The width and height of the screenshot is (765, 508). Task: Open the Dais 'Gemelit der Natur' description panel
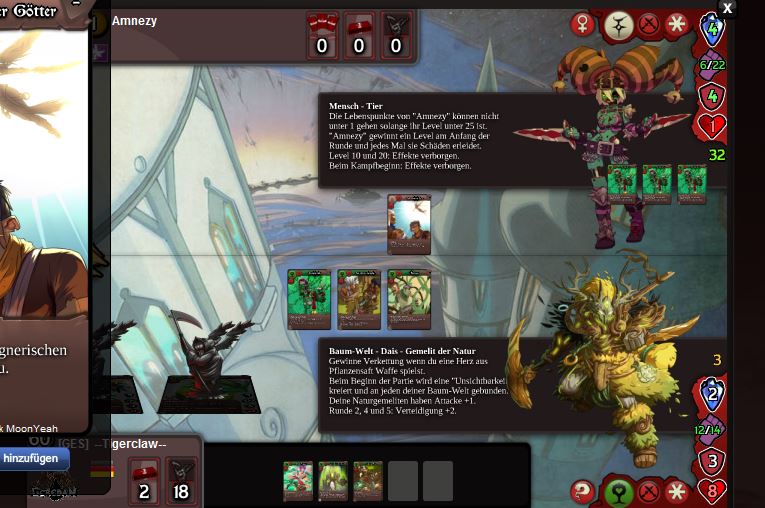tap(420, 383)
